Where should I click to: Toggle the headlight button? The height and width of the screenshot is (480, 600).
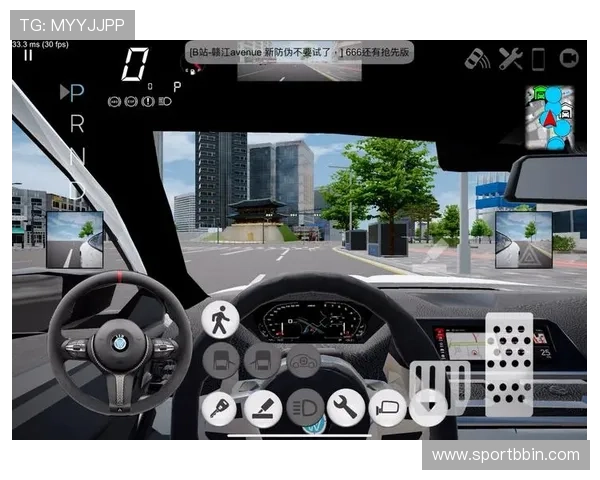pos(304,408)
